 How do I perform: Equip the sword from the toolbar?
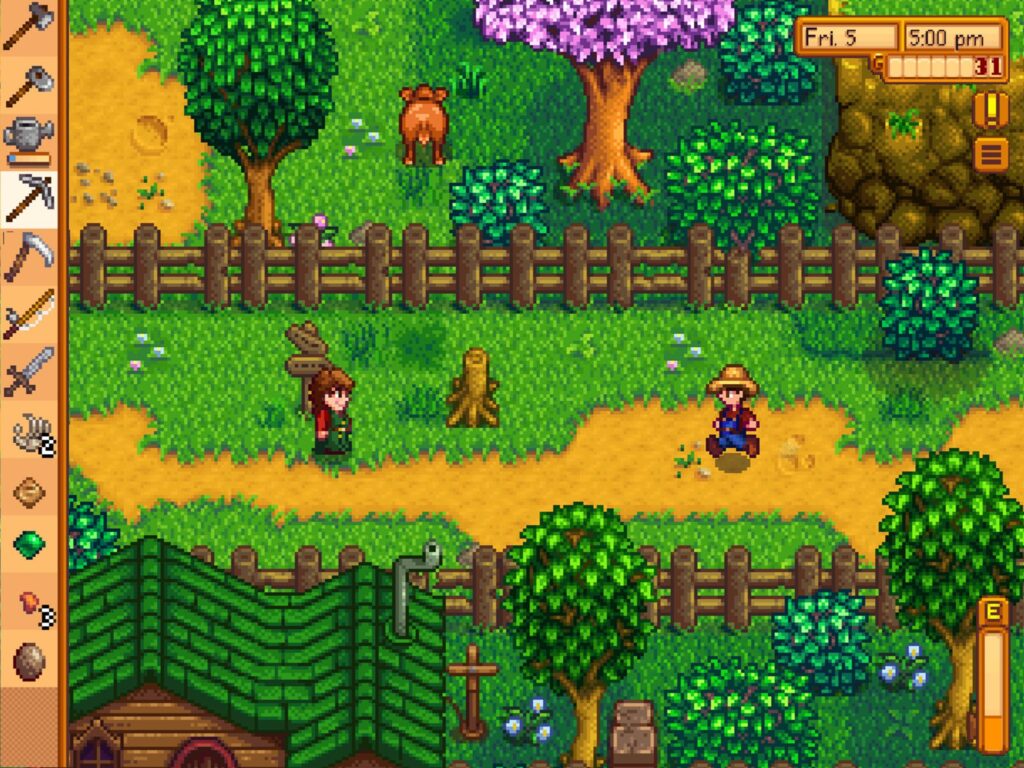[28, 372]
